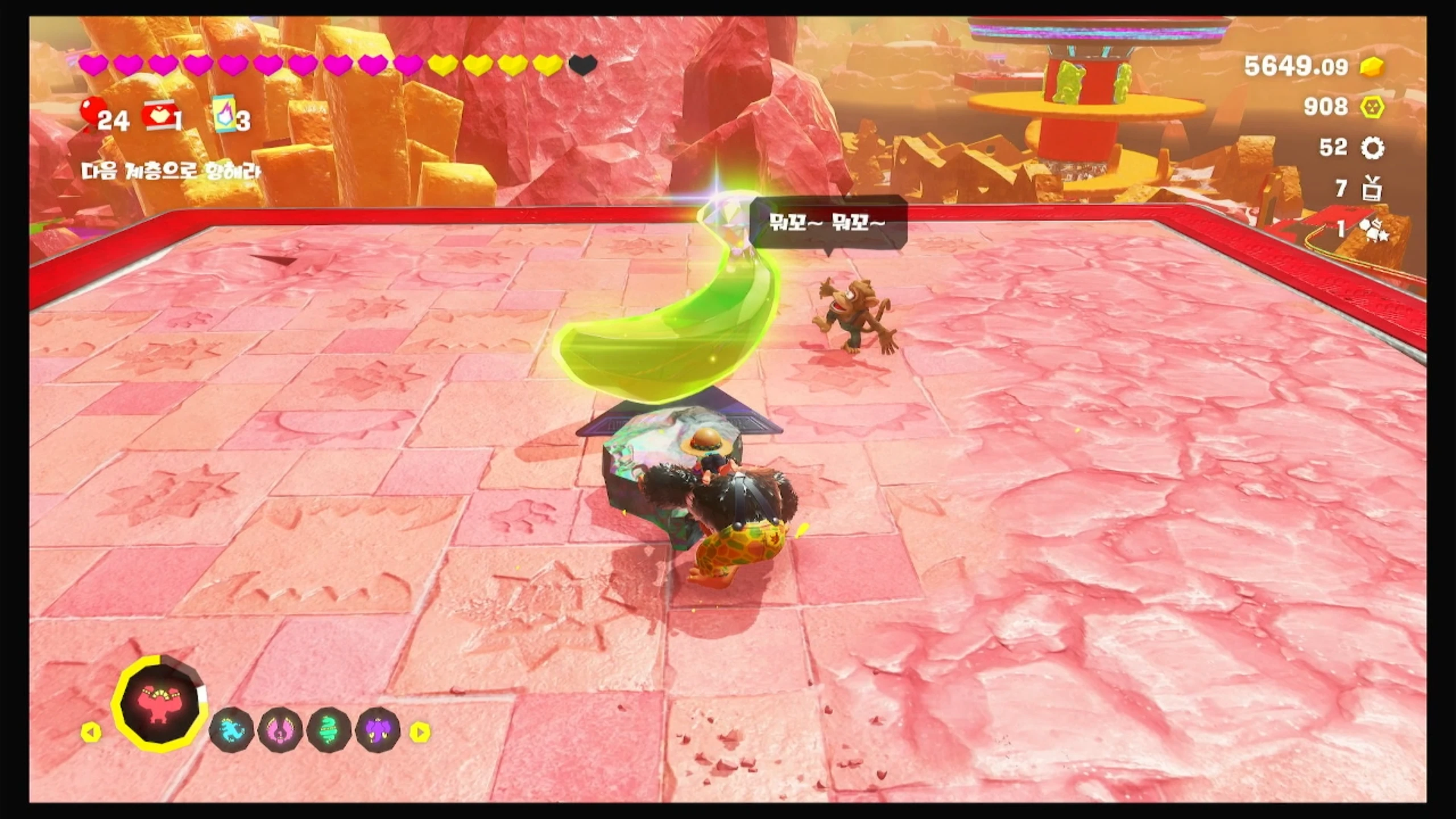Viewport: 1456px width, 819px height.
Task: Select the red Kong Bananza transformation icon
Action: coord(160,704)
